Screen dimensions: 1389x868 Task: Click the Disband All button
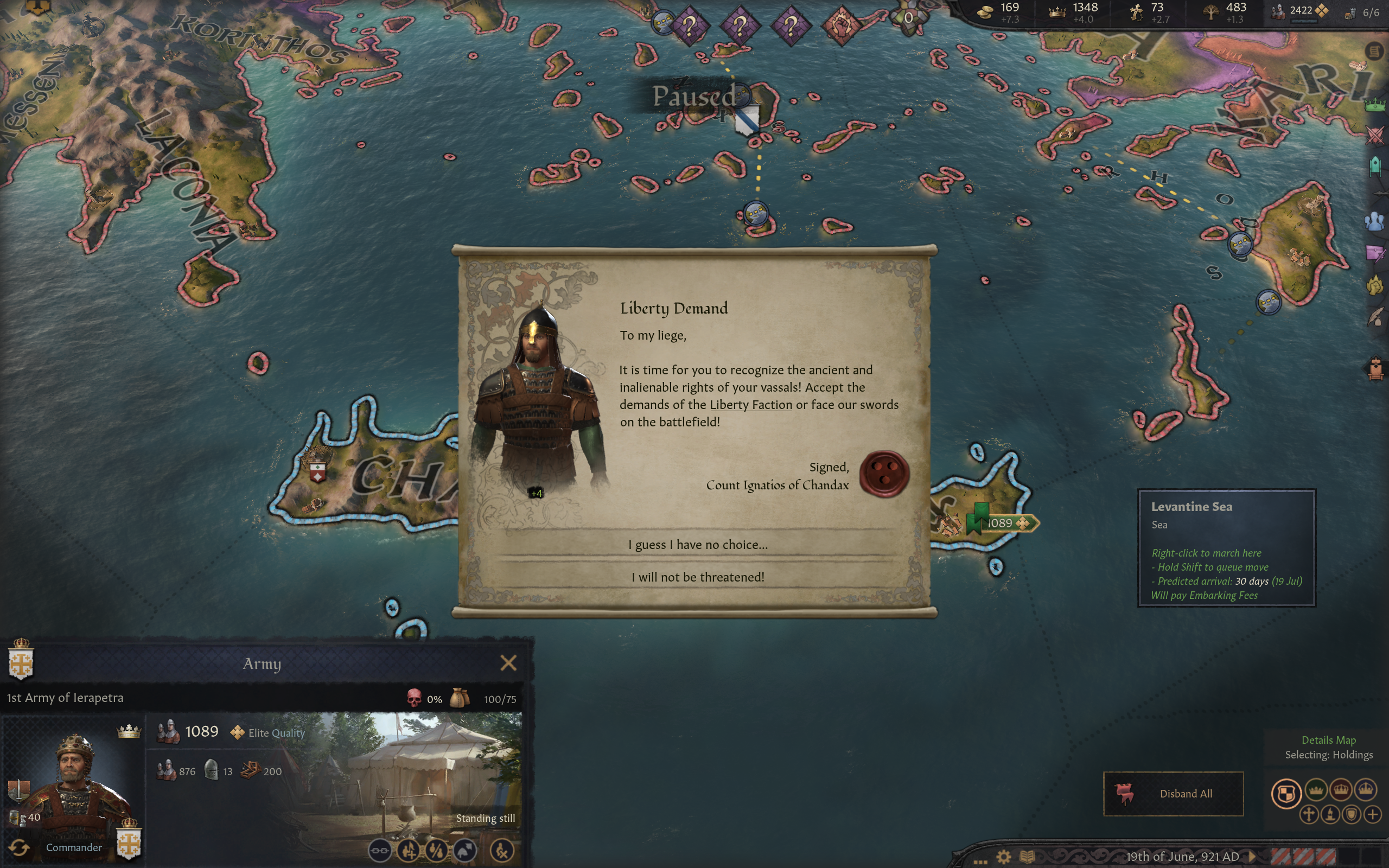pos(1173,793)
